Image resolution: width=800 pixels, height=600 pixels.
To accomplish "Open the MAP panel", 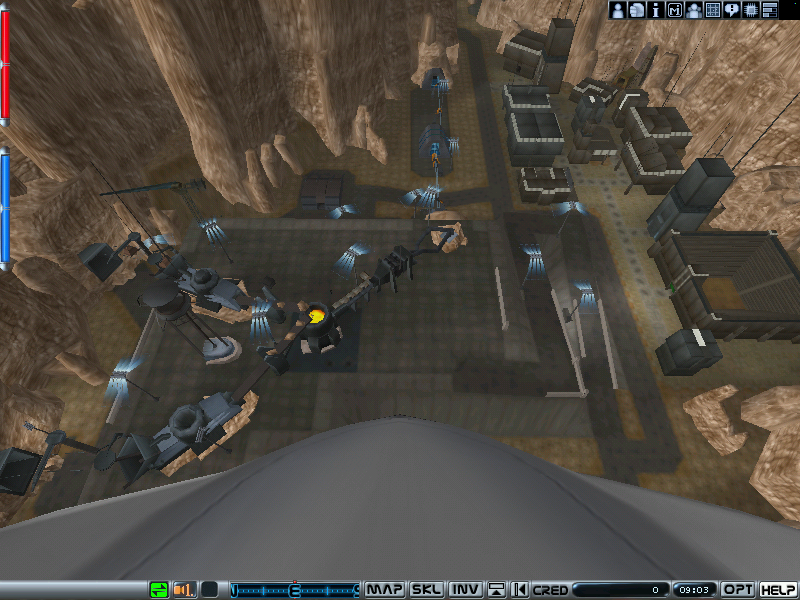I will [x=385, y=590].
